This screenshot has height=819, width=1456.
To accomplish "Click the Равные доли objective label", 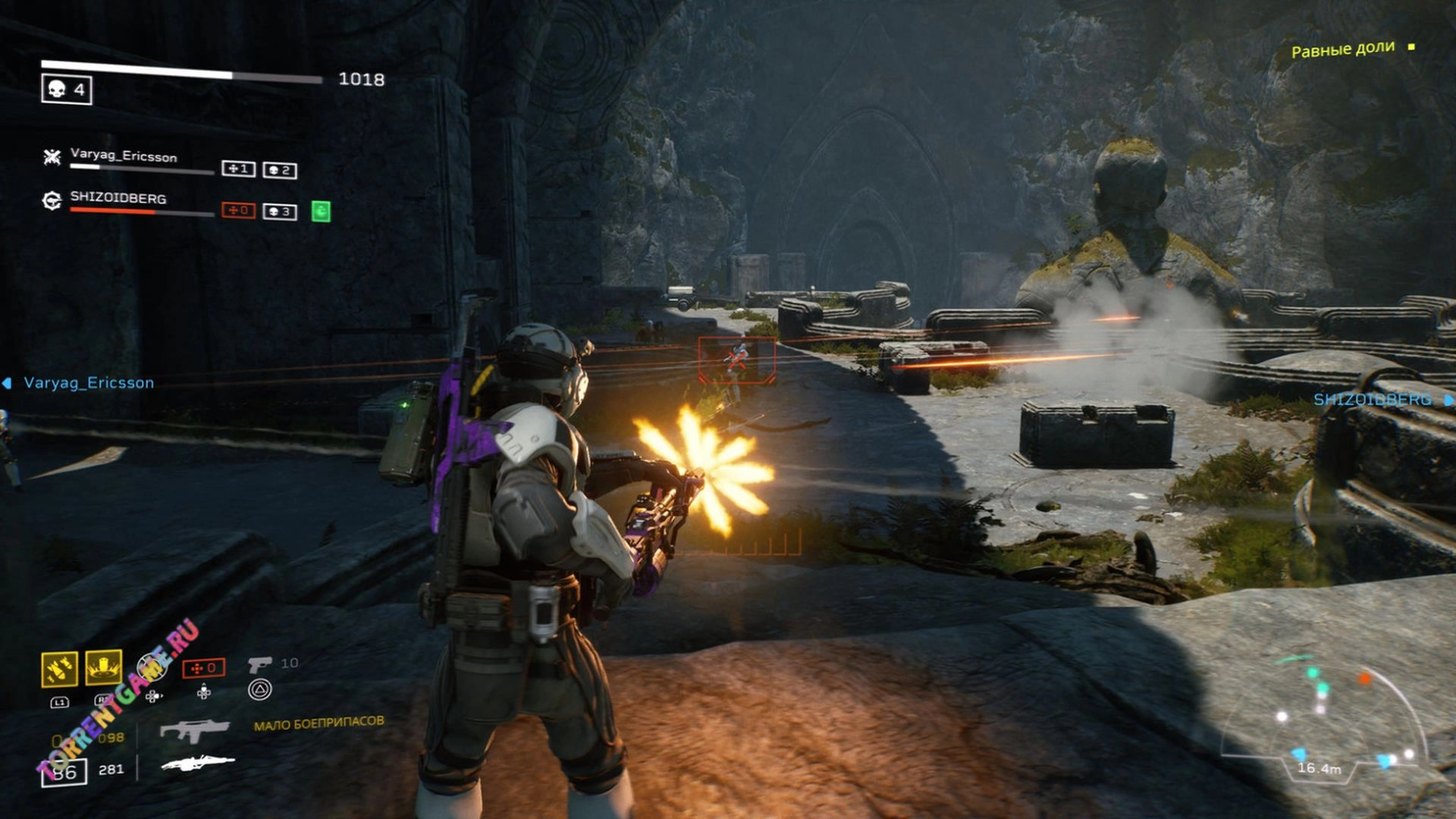I will point(1342,50).
